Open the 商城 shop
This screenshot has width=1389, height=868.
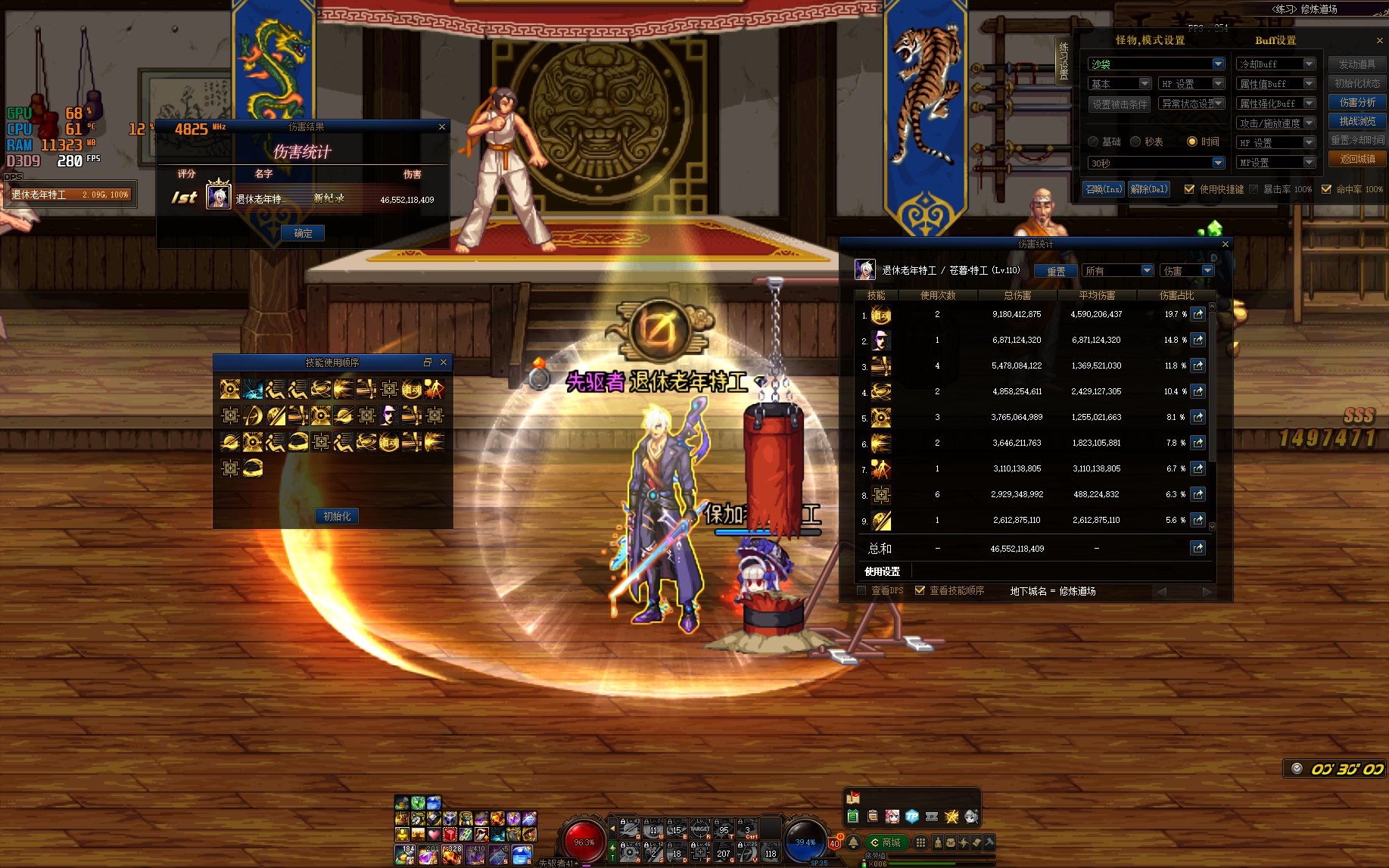(886, 842)
